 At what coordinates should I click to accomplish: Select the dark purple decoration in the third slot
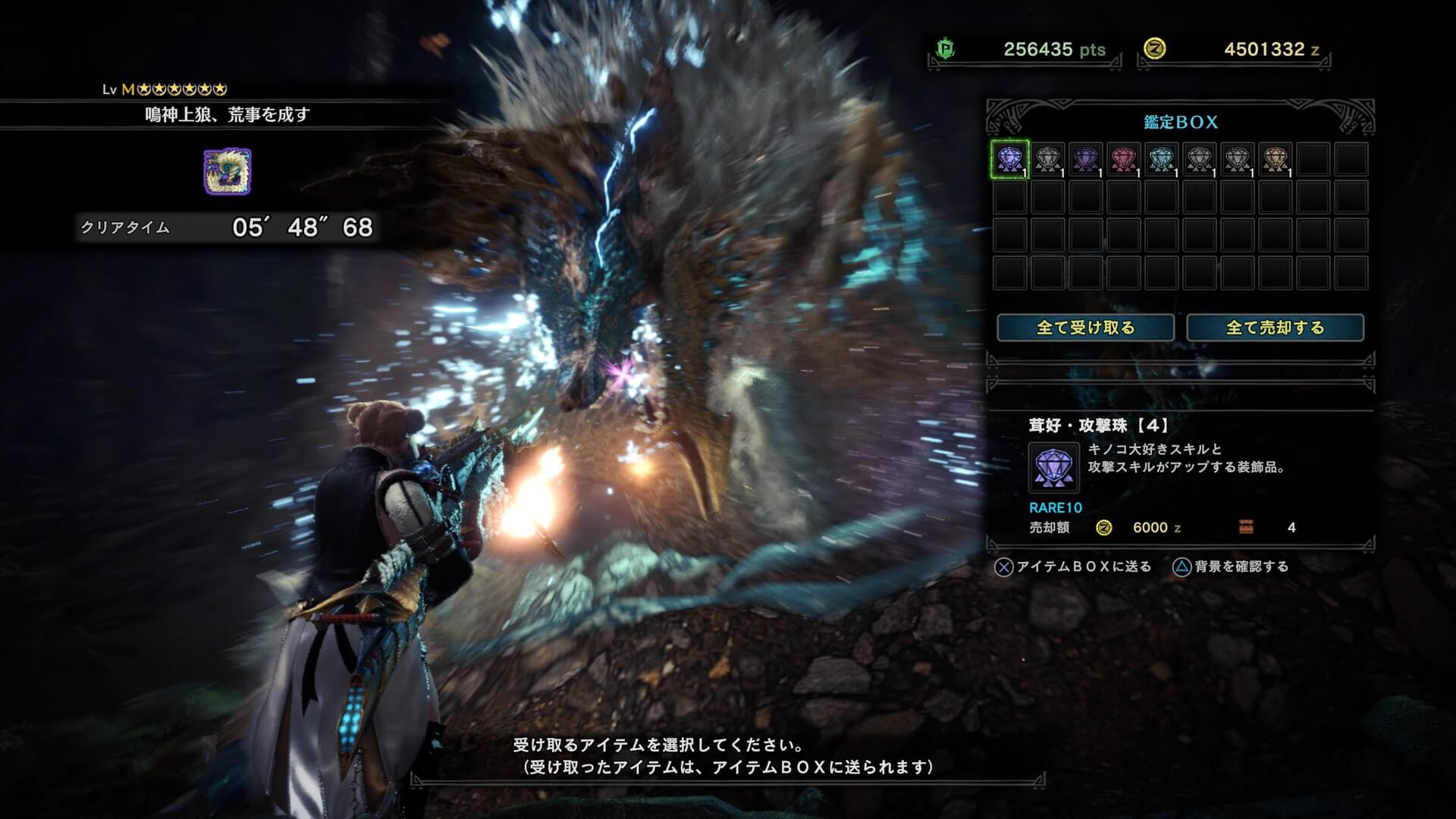[1087, 158]
